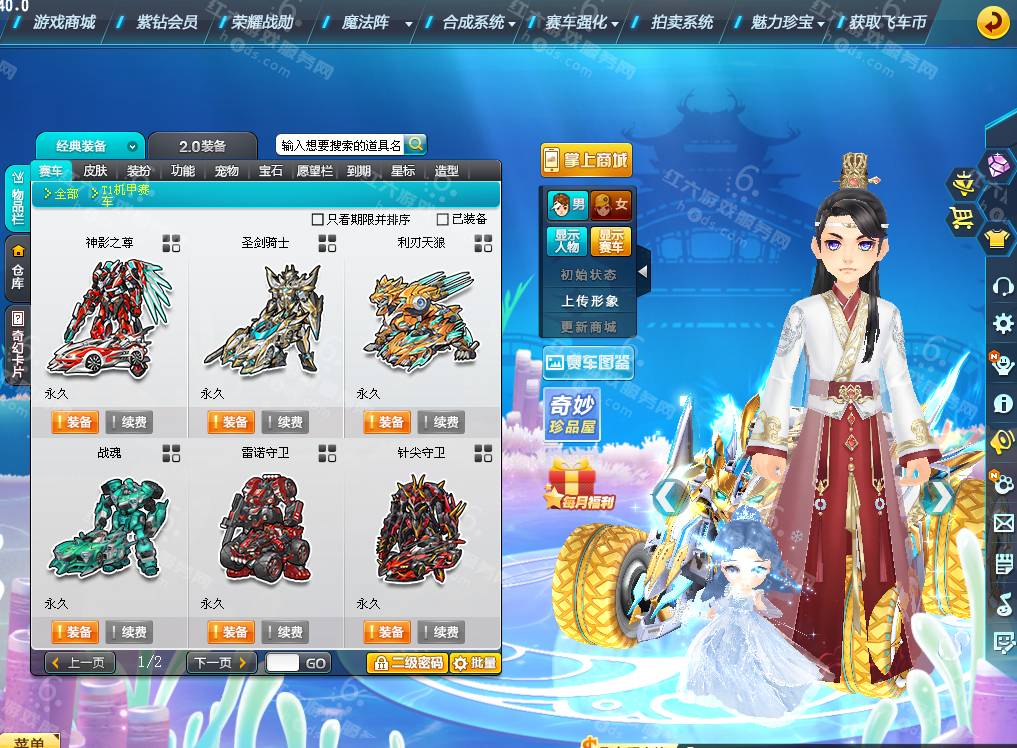Open the 拍卖系统 auction system
Viewport: 1017px width, 748px height.
(x=682, y=21)
